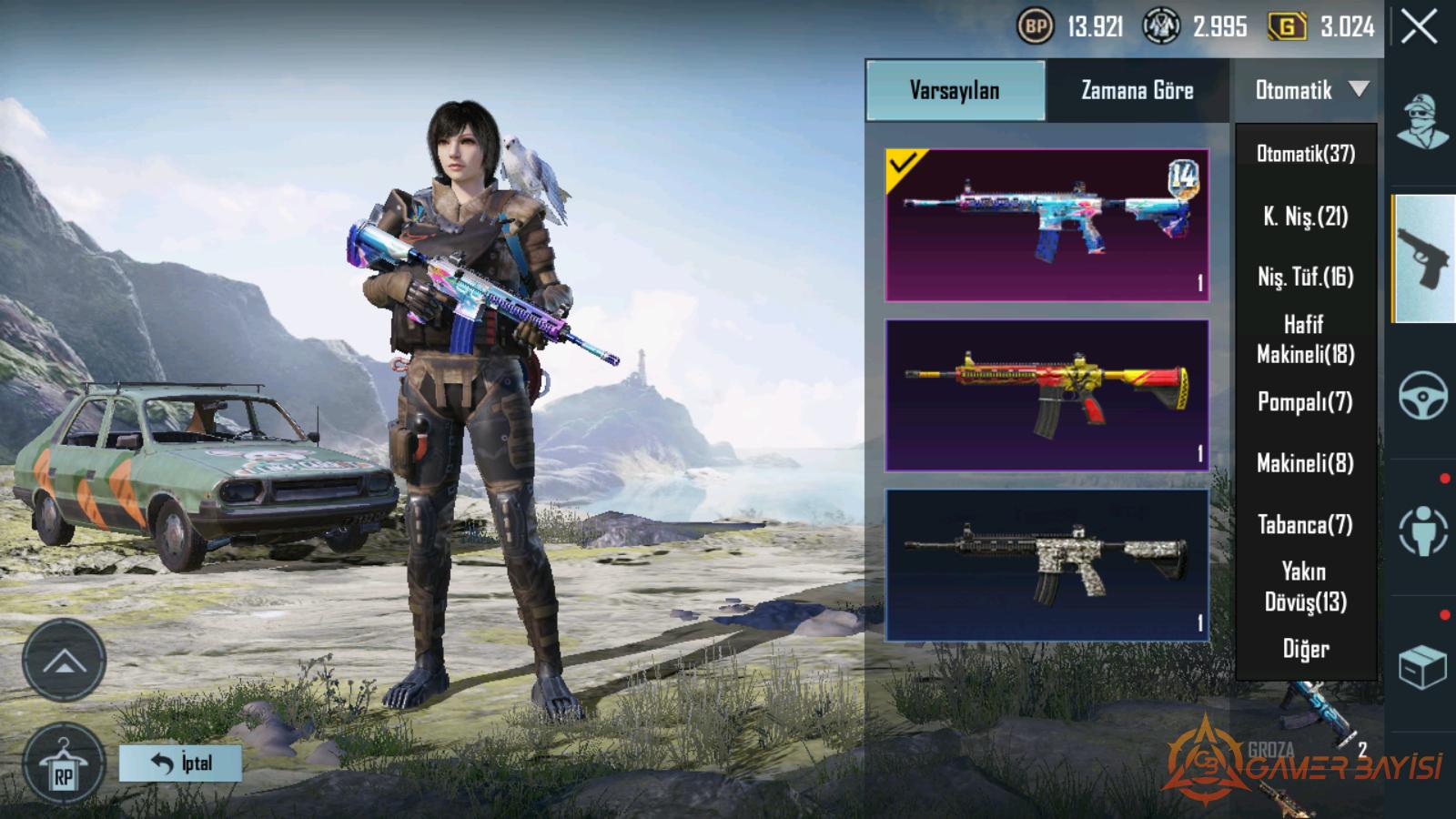Select the red and yellow M416 skin
This screenshot has height=819, width=1456.
coord(1046,395)
